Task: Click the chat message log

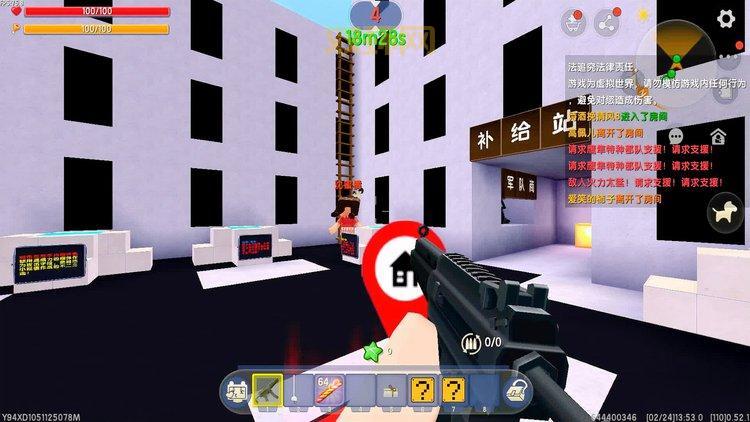Action: point(640,130)
